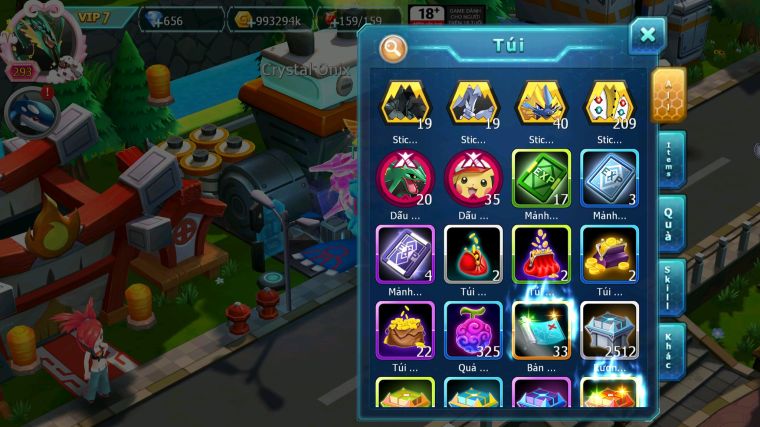Select the purple Mảnh card with 4
This screenshot has width=760, height=427.
[404, 253]
